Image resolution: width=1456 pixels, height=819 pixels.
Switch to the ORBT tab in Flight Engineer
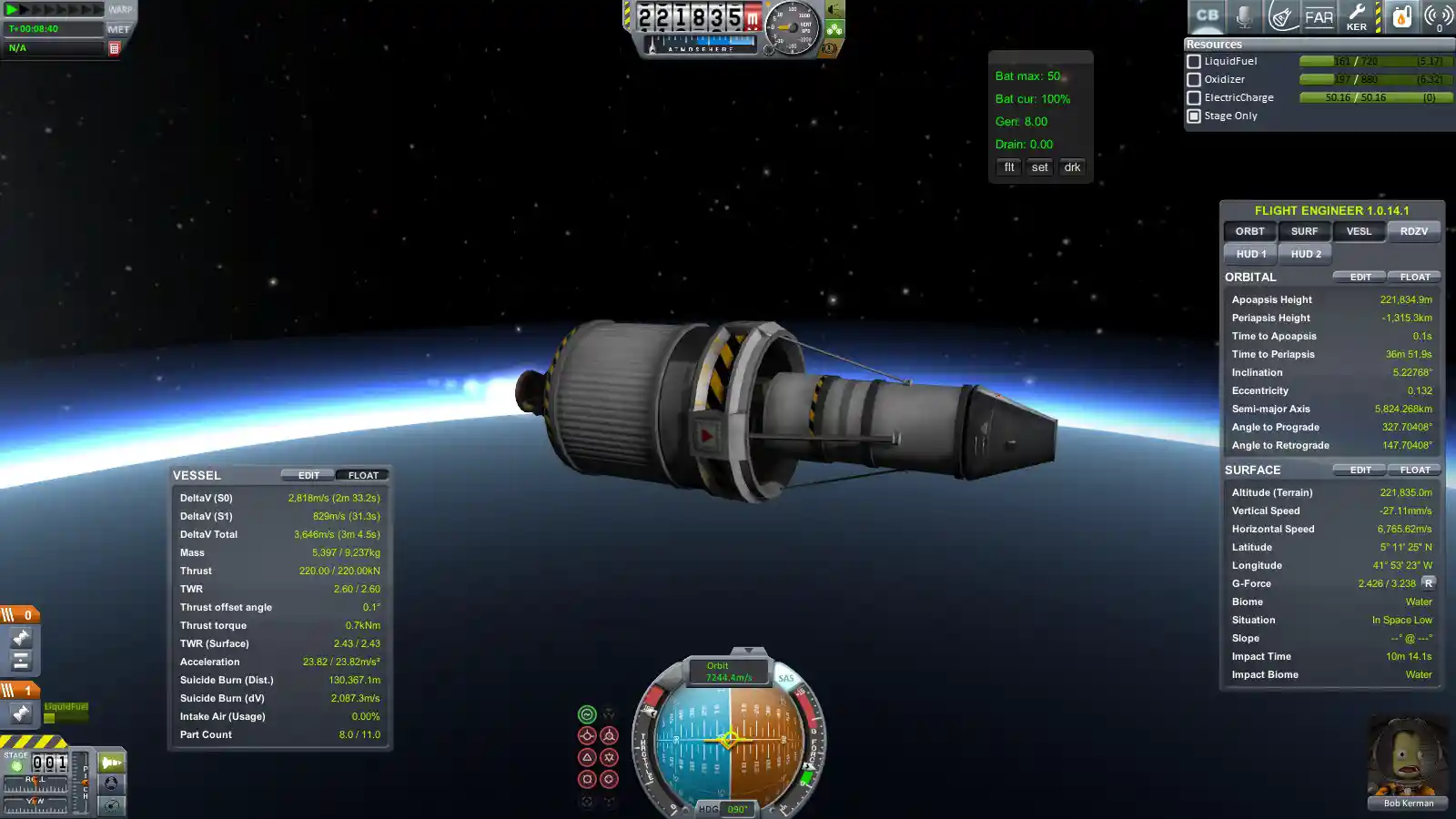point(1249,231)
